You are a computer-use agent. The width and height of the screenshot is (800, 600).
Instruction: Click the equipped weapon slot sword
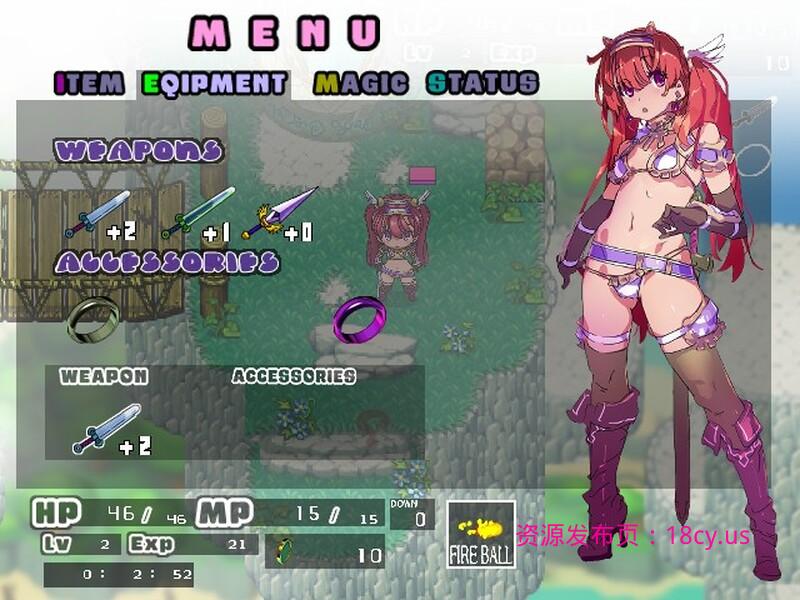pos(106,429)
